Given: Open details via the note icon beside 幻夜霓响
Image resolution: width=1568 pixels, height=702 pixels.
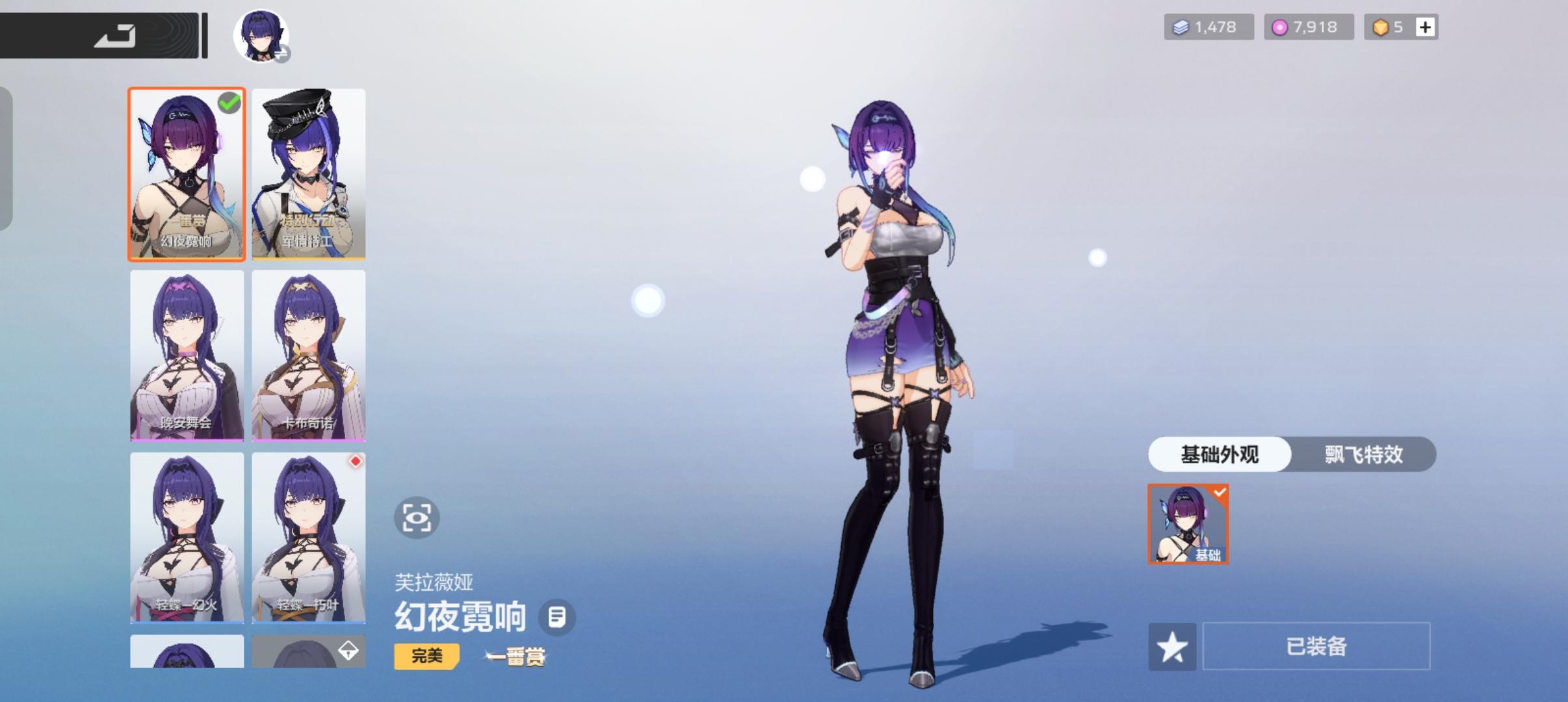Looking at the screenshot, I should [556, 617].
